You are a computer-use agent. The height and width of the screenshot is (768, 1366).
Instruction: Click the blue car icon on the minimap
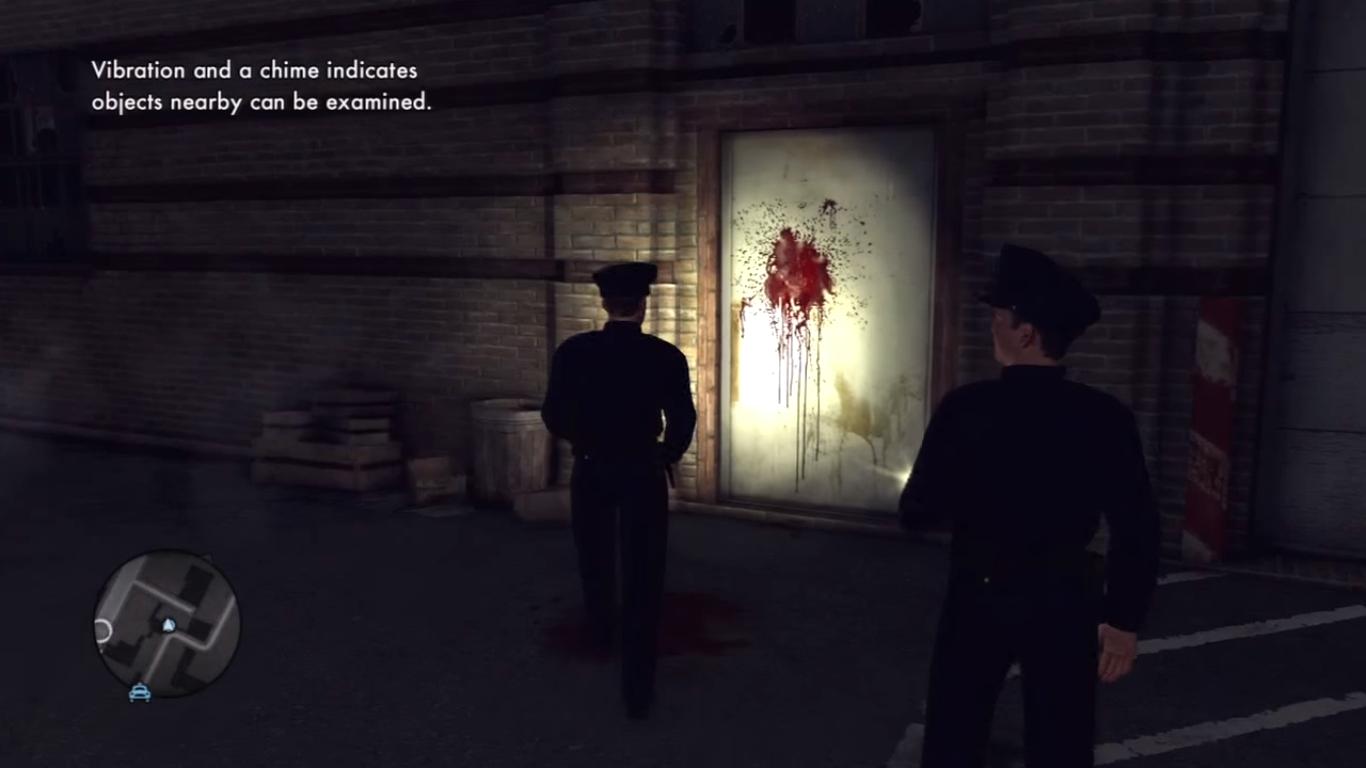coord(139,693)
